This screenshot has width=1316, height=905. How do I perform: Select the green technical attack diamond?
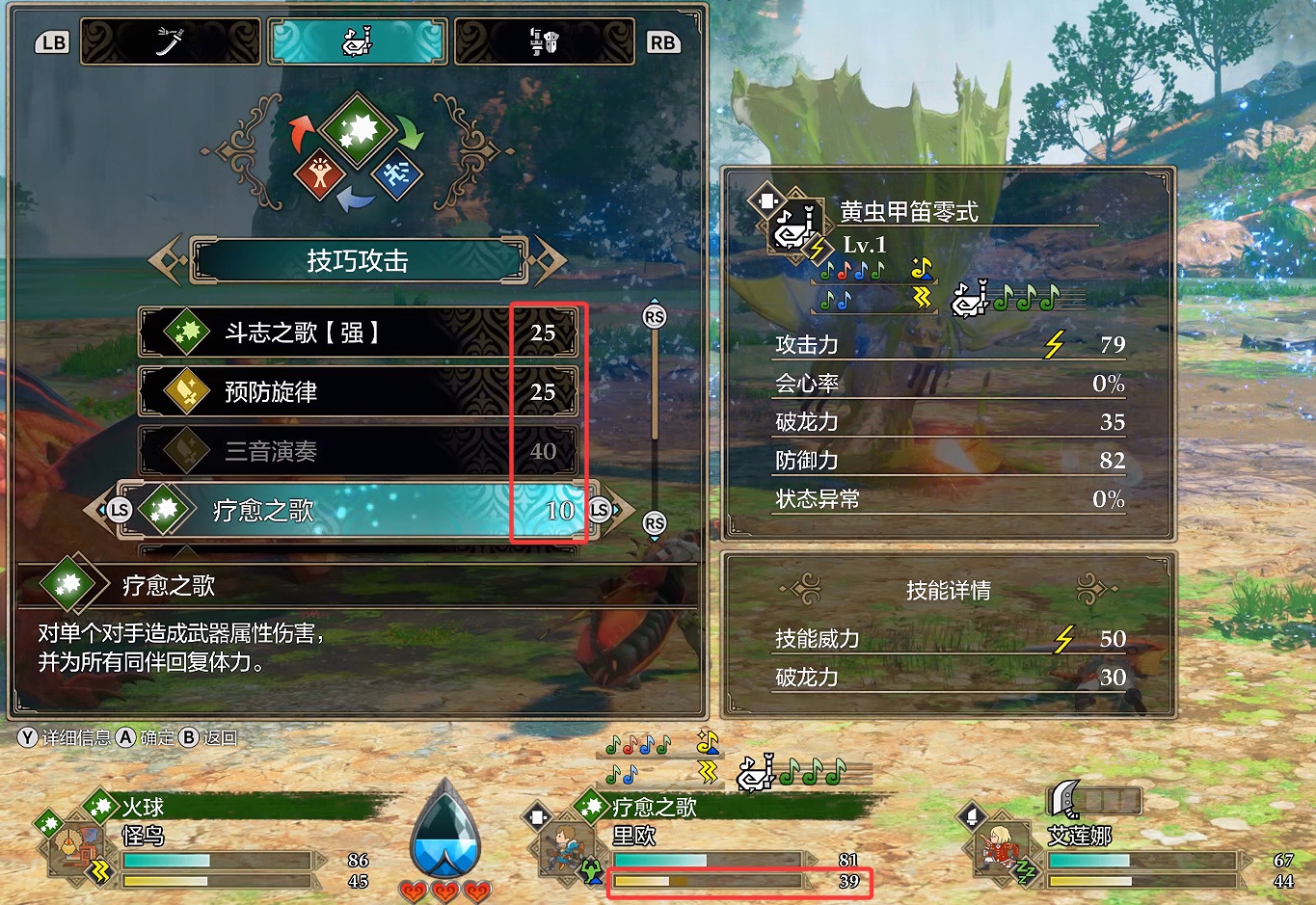(358, 130)
